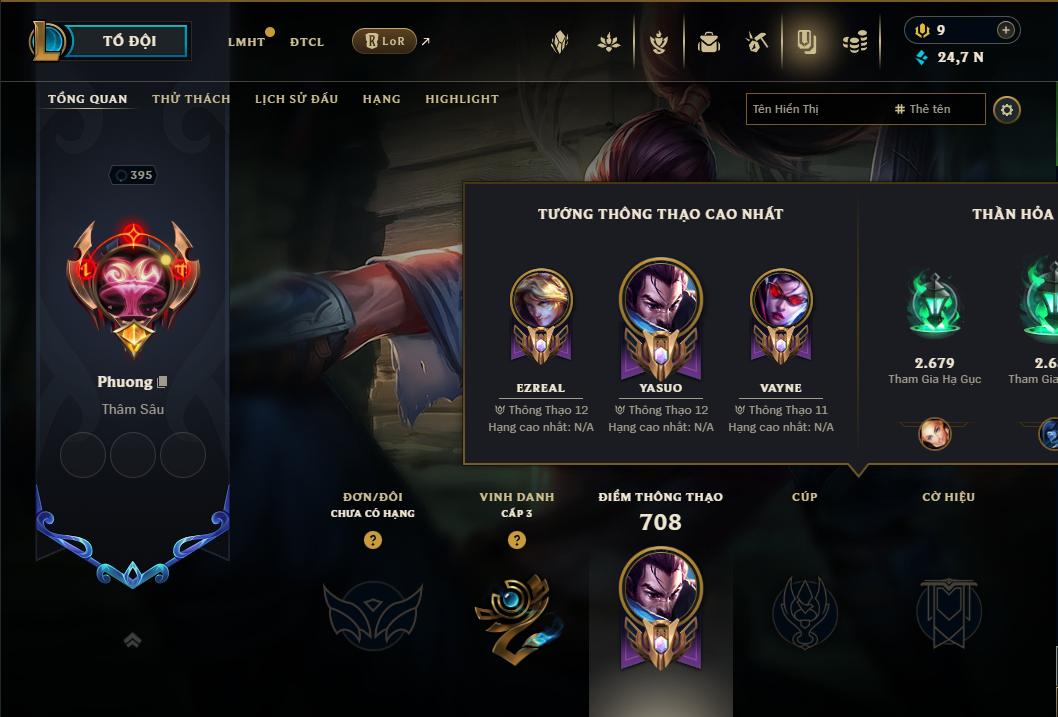This screenshot has height=717, width=1058.
Task: Add RP with the plus button
Action: 1006,30
